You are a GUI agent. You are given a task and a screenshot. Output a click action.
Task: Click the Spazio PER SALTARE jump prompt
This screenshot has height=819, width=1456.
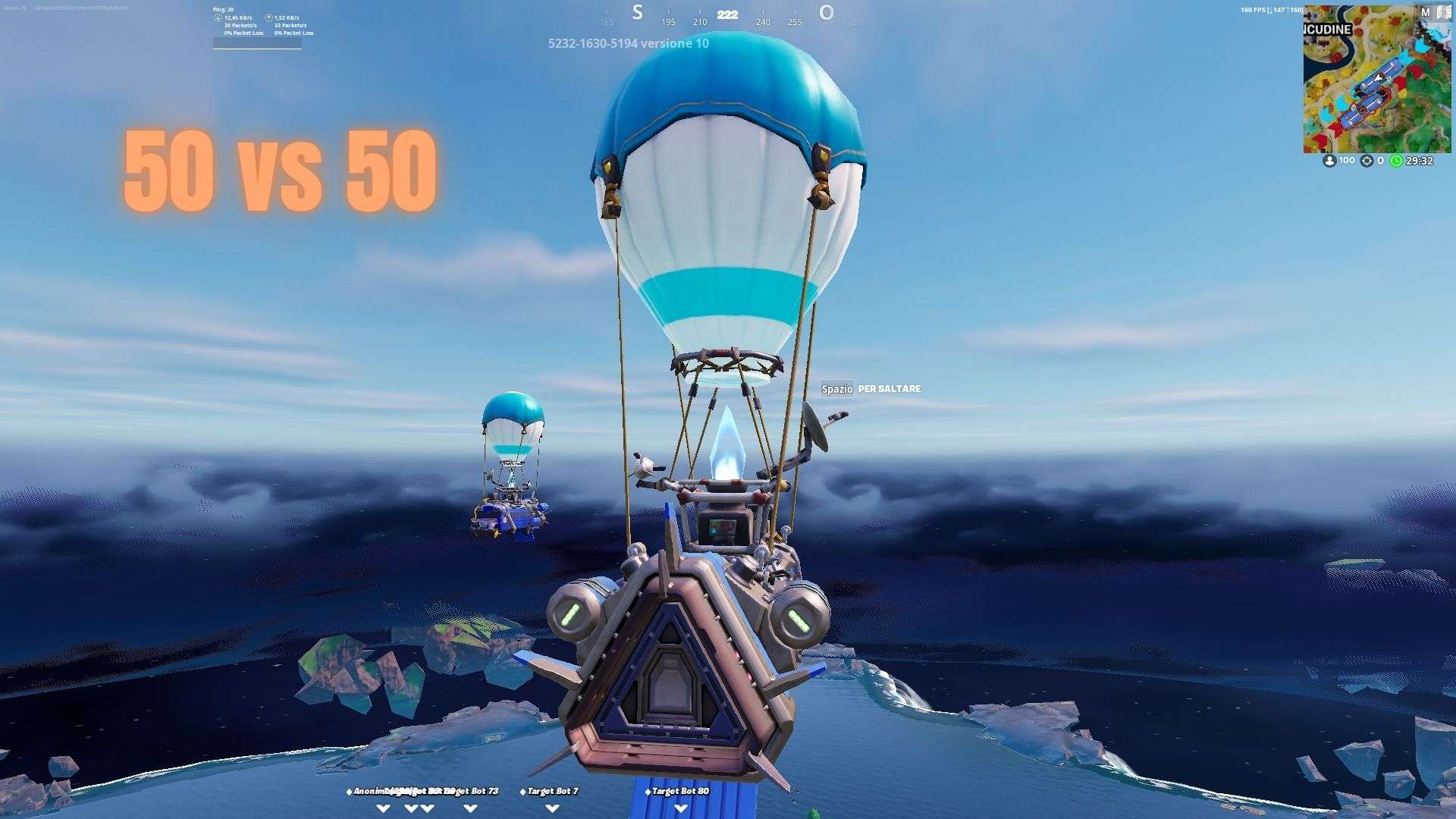pos(871,388)
